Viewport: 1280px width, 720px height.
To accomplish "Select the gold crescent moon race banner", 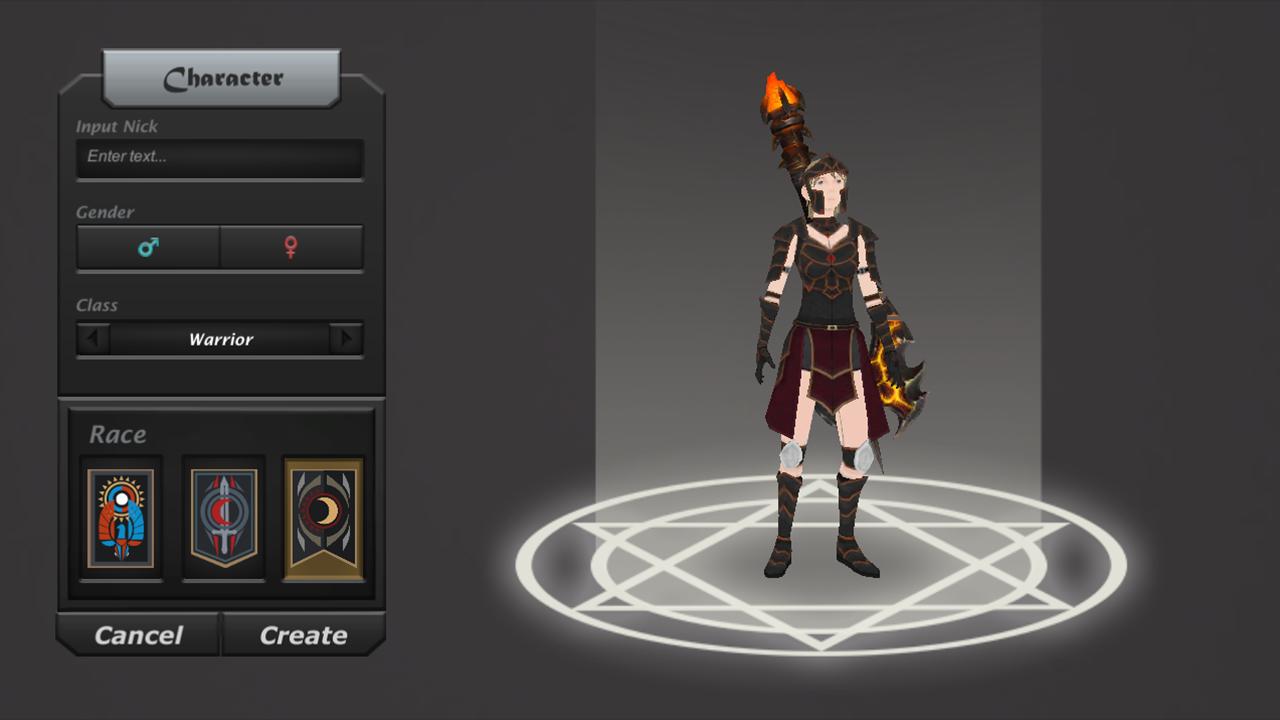I will (x=323, y=518).
